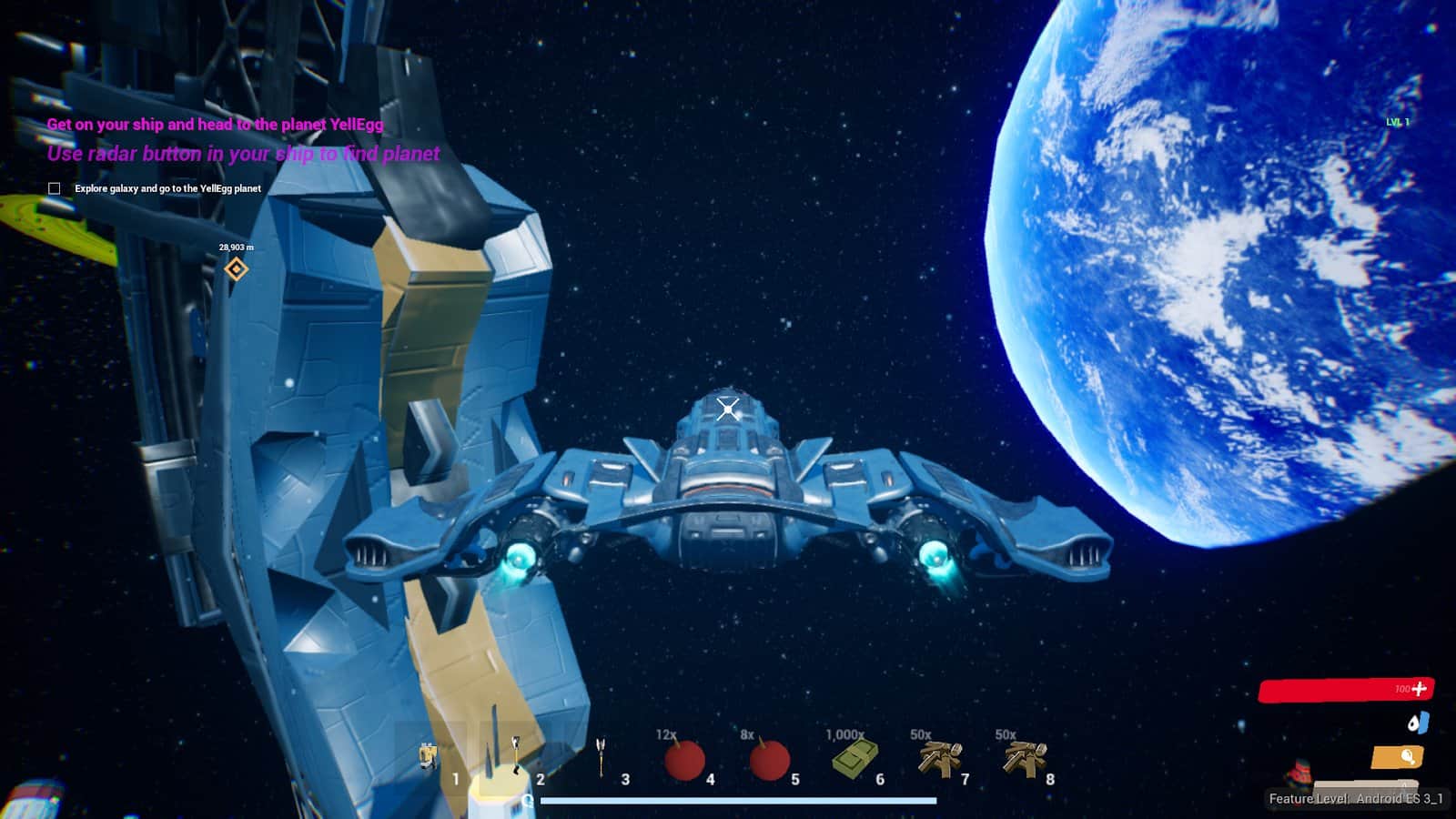This screenshot has height=819, width=1456.
Task: Pick the 1,000x green cash stack
Action: 854,758
